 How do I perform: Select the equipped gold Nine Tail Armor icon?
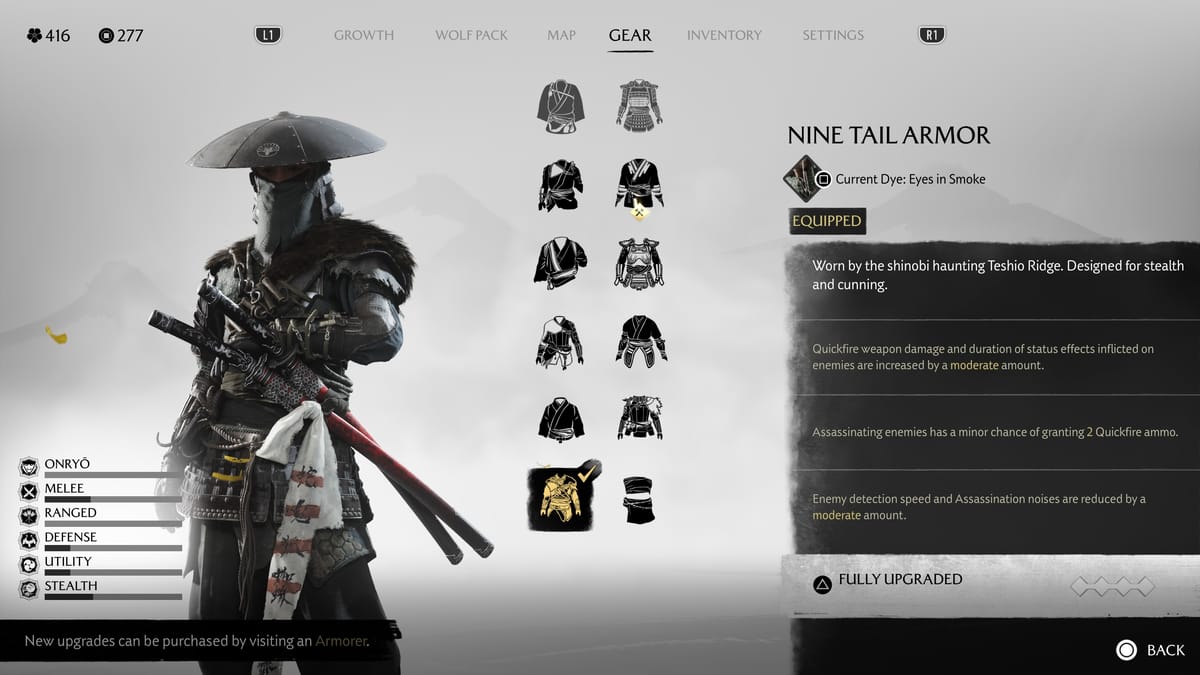point(559,499)
